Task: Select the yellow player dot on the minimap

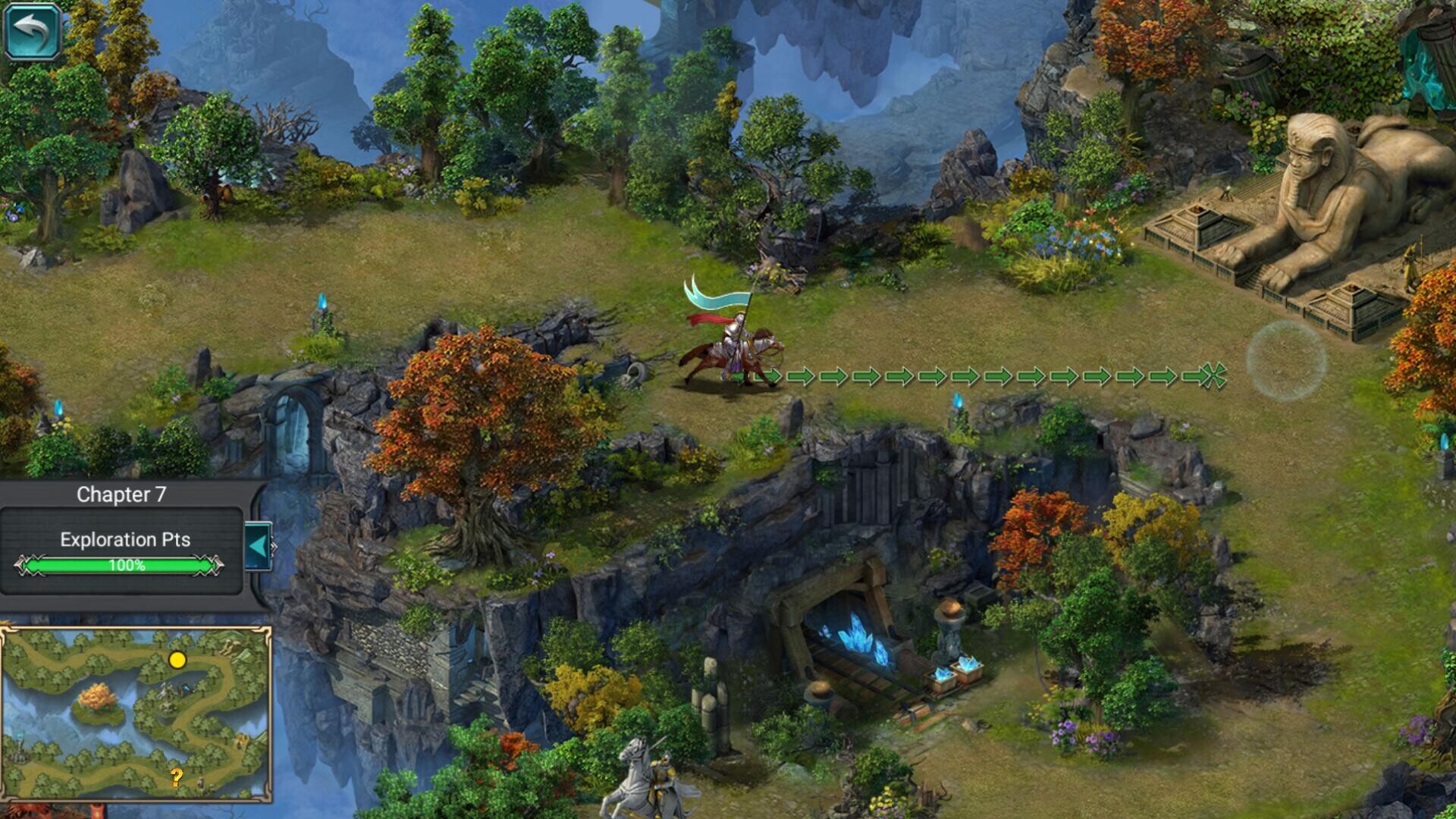Action: [x=177, y=661]
